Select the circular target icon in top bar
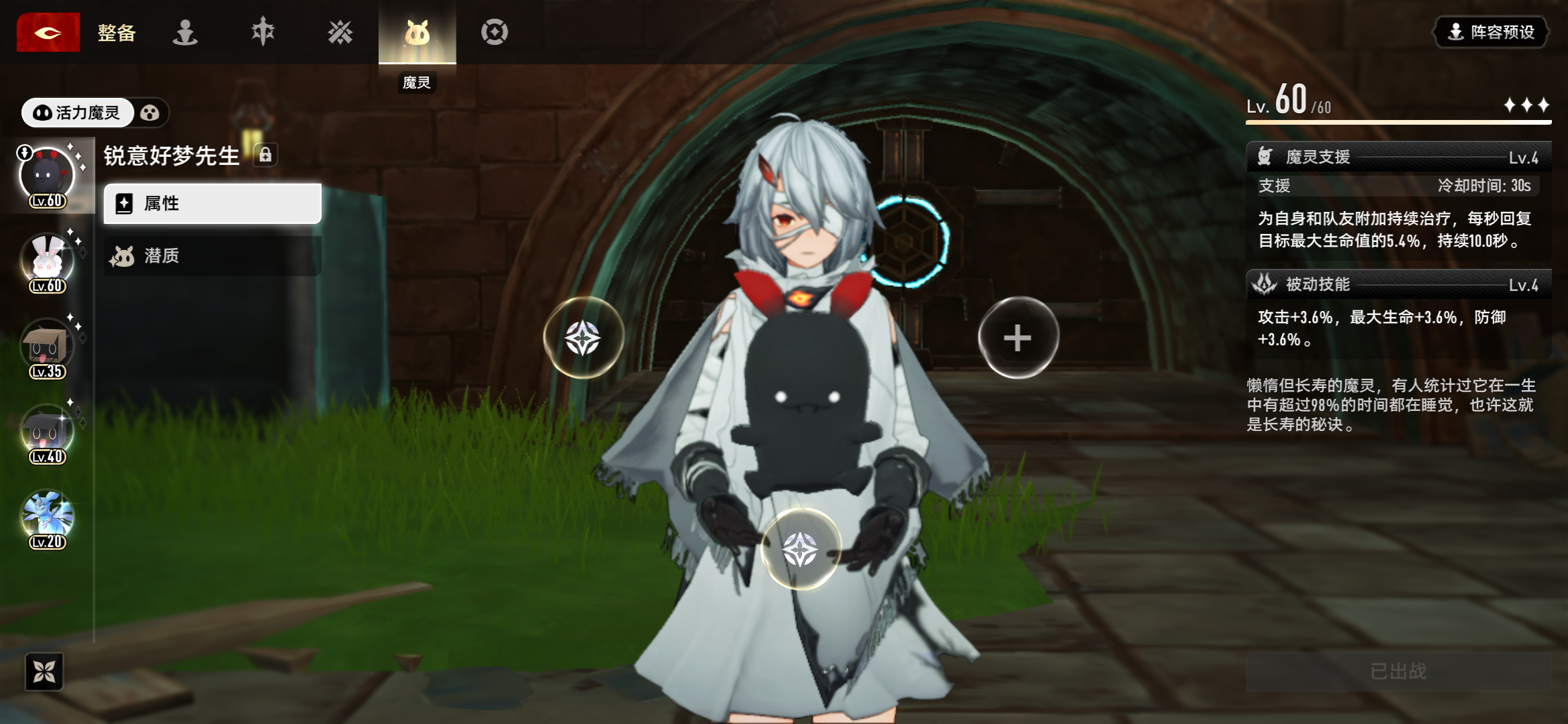Viewport: 1568px width, 724px height. pos(494,32)
